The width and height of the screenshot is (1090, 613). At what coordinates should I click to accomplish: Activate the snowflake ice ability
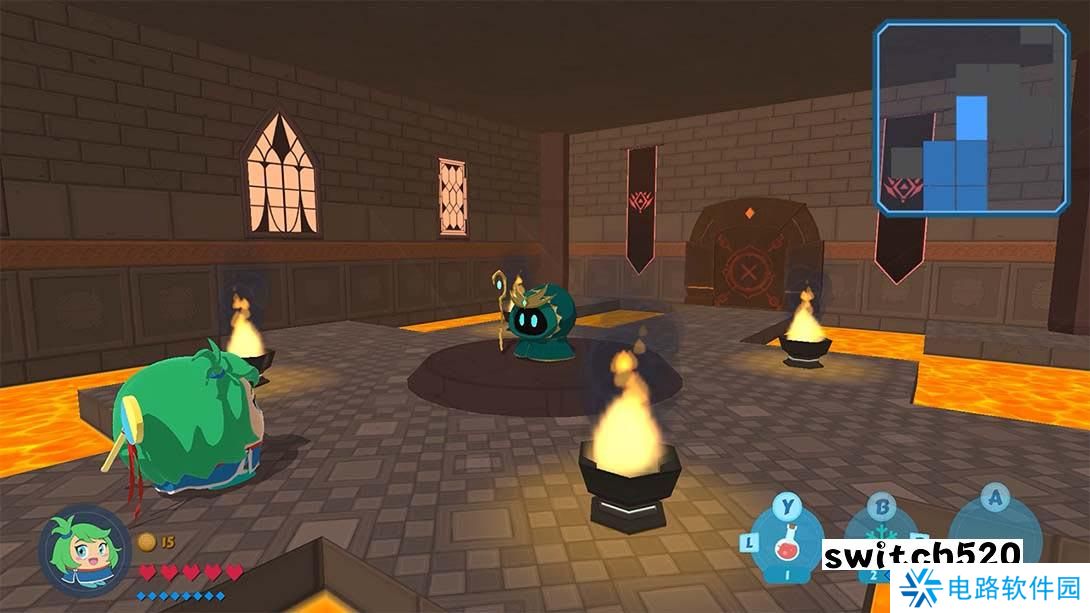click(880, 537)
